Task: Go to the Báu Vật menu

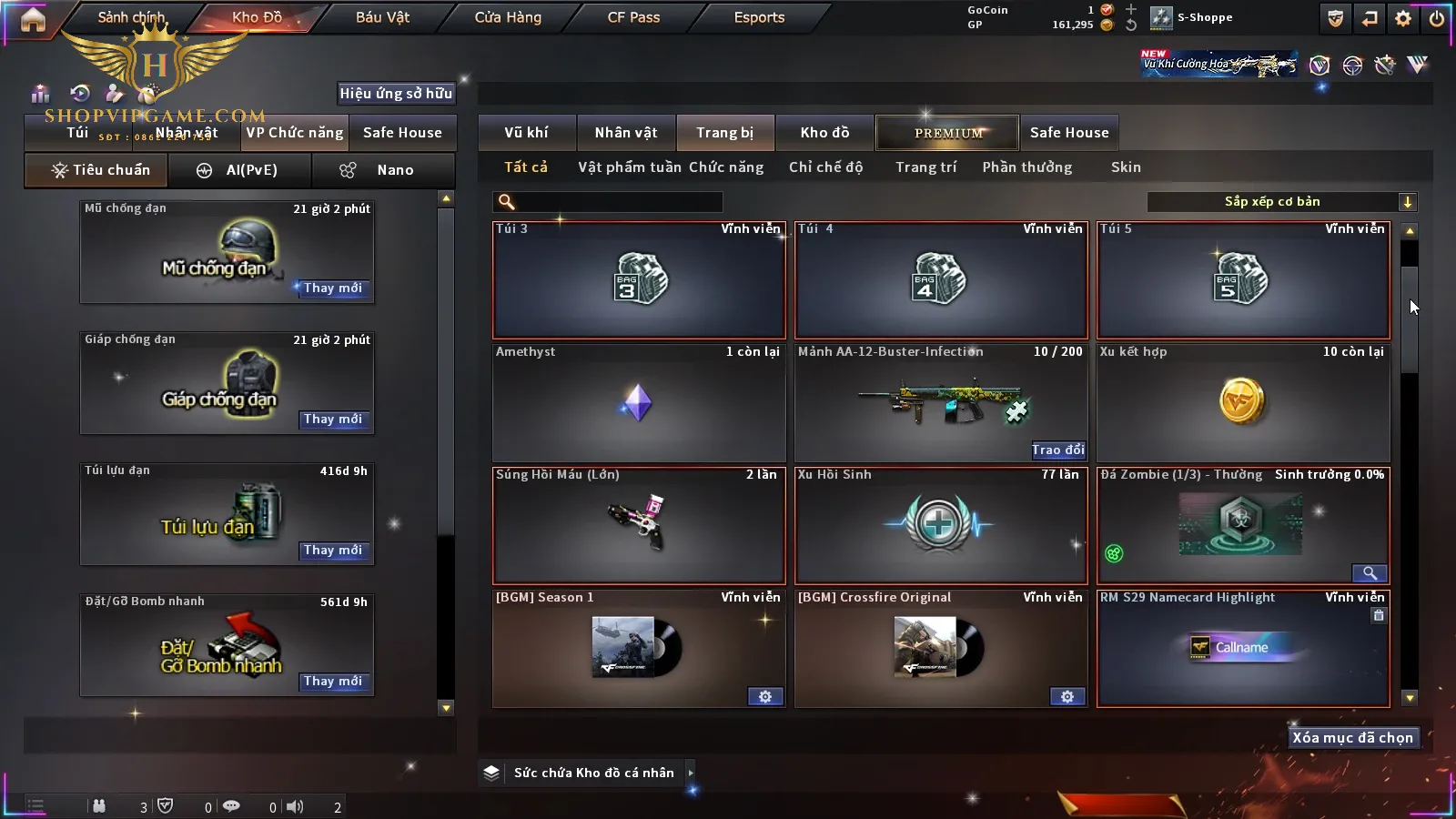Action: tap(382, 17)
